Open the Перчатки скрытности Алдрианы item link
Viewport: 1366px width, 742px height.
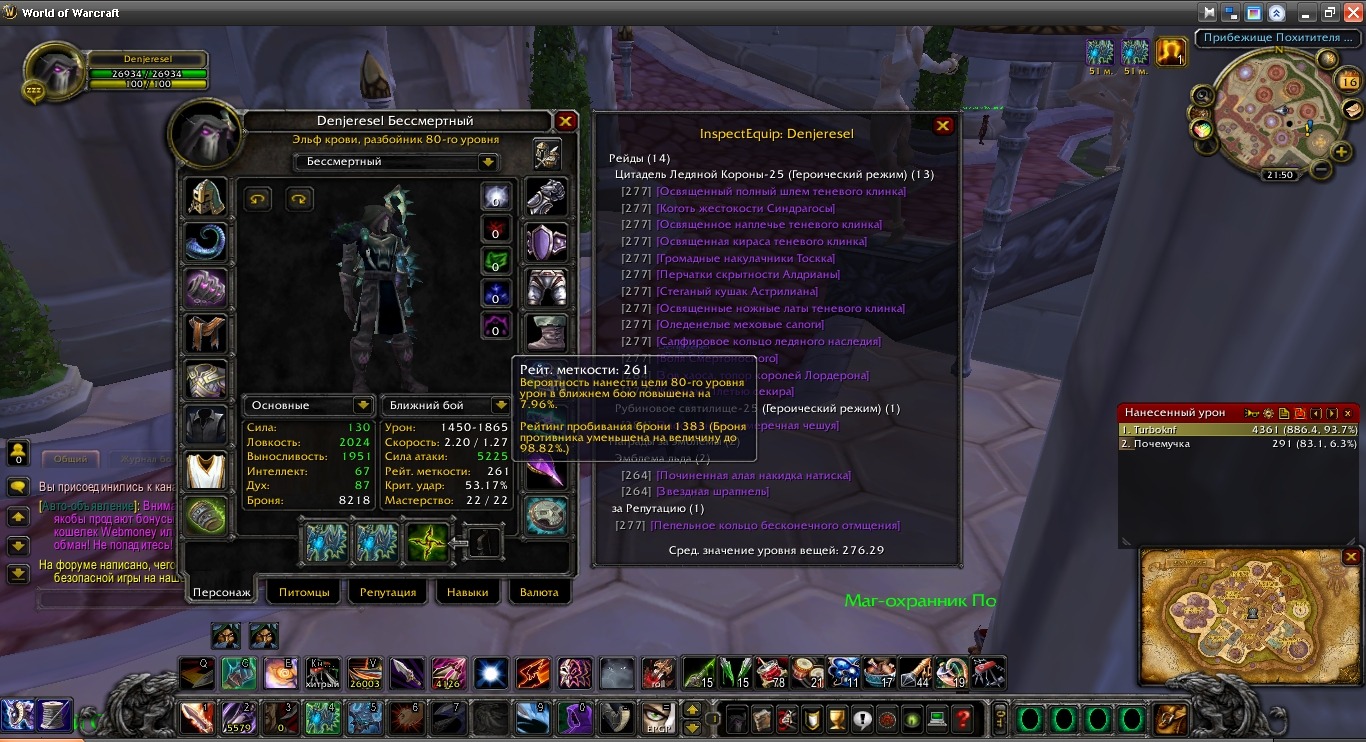tap(747, 275)
